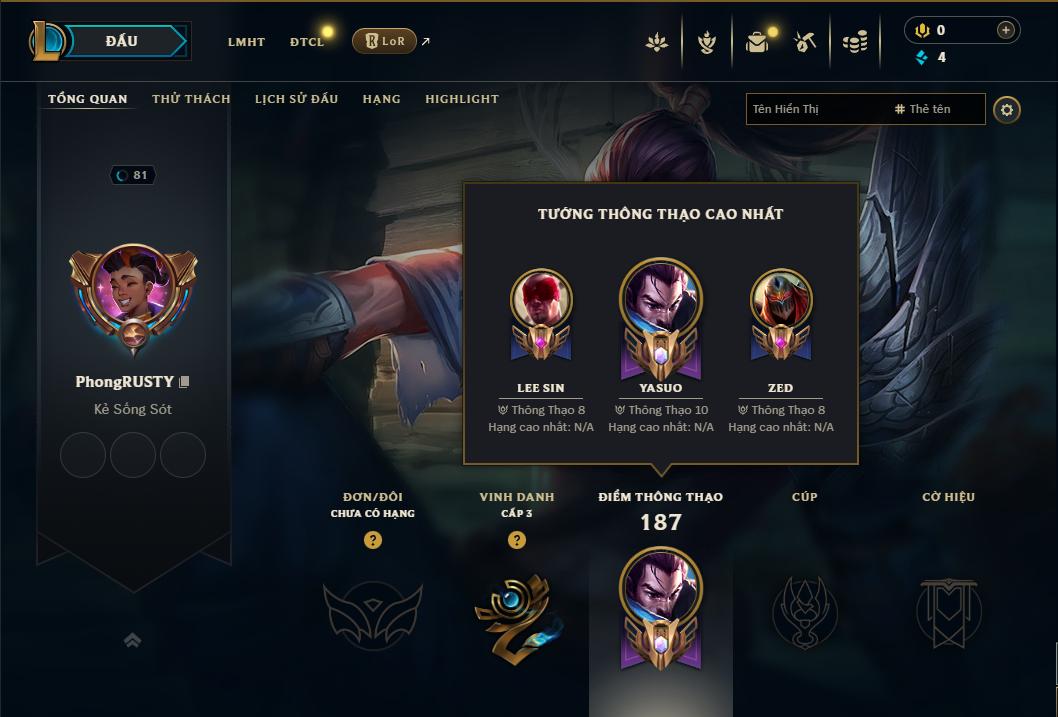Switch to ĐTCL game mode
The height and width of the screenshot is (717, 1058).
[307, 42]
